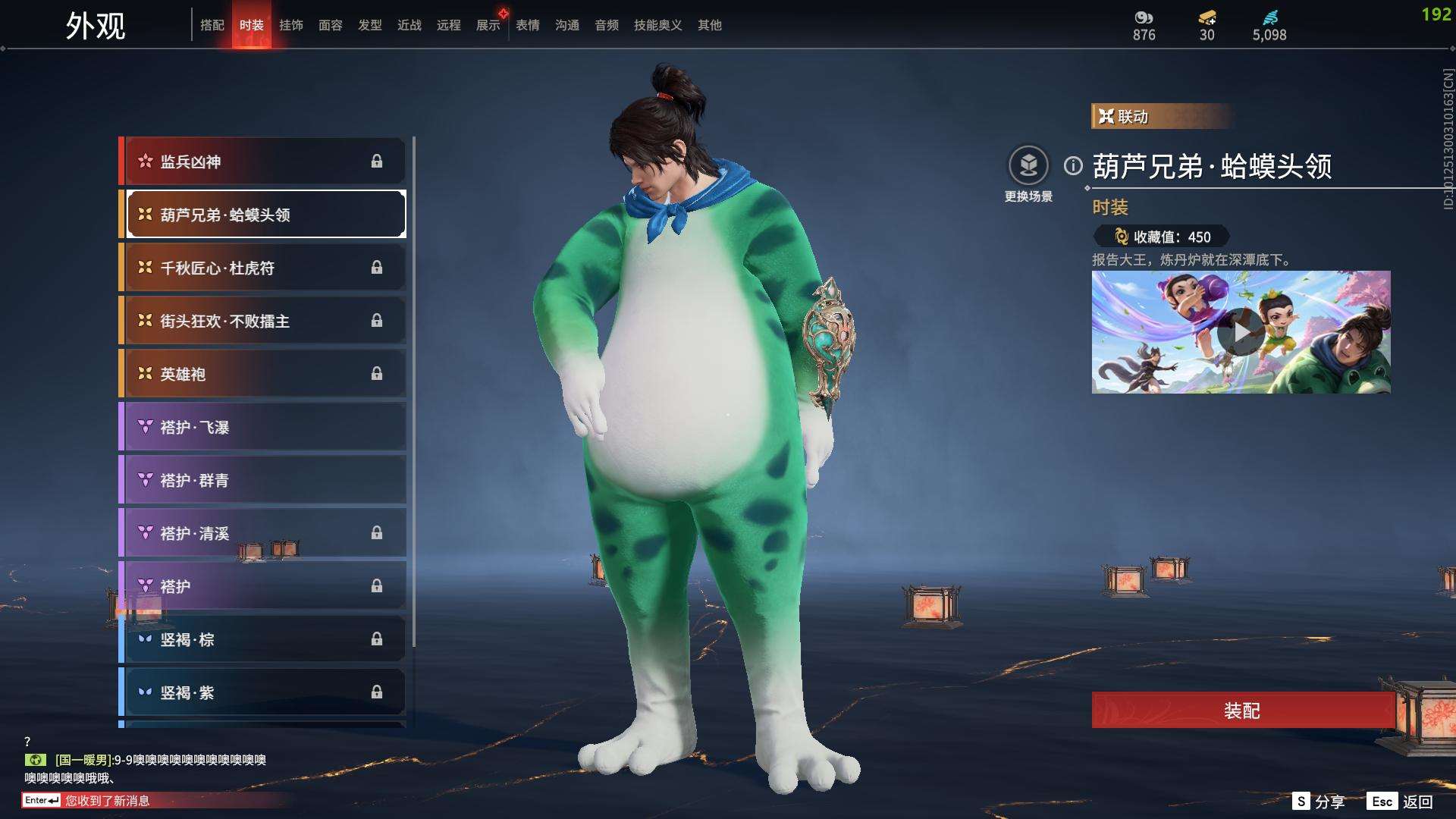The width and height of the screenshot is (1456, 819).
Task: Switch to the 技能奥义 tab
Action: (x=657, y=25)
